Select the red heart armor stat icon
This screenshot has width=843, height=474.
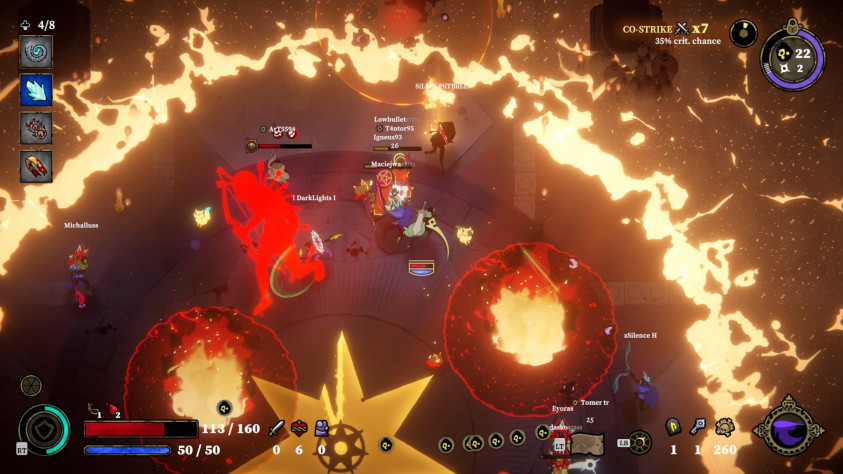tap(299, 428)
